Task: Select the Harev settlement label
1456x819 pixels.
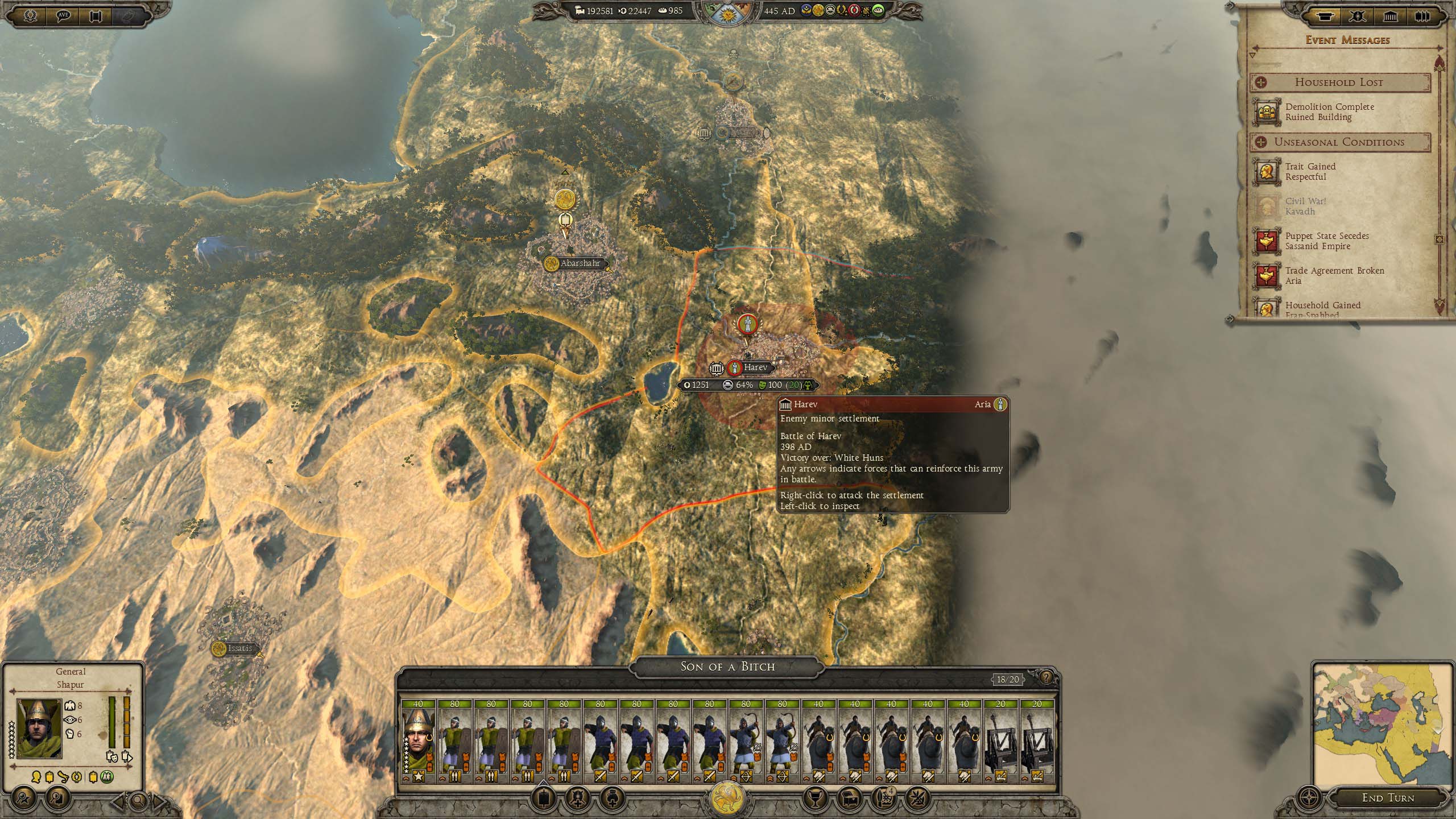Action: (755, 367)
